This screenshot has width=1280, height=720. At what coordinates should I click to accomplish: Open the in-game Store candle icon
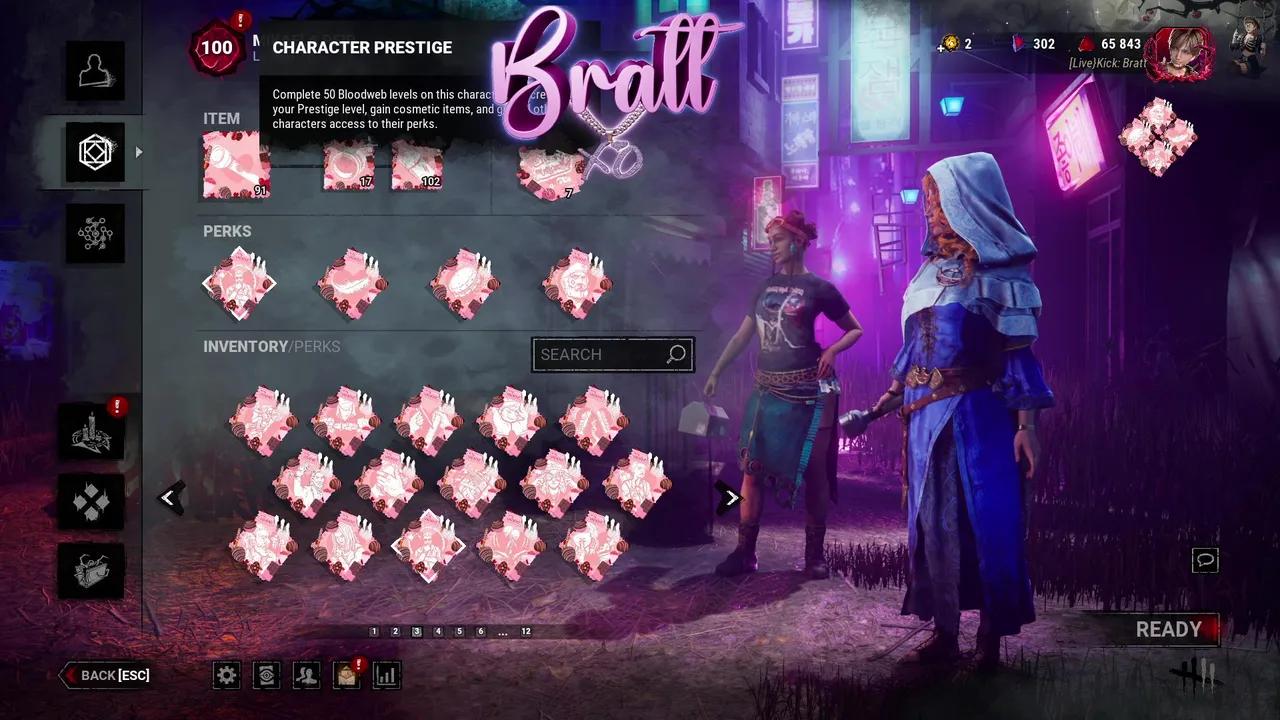point(91,433)
